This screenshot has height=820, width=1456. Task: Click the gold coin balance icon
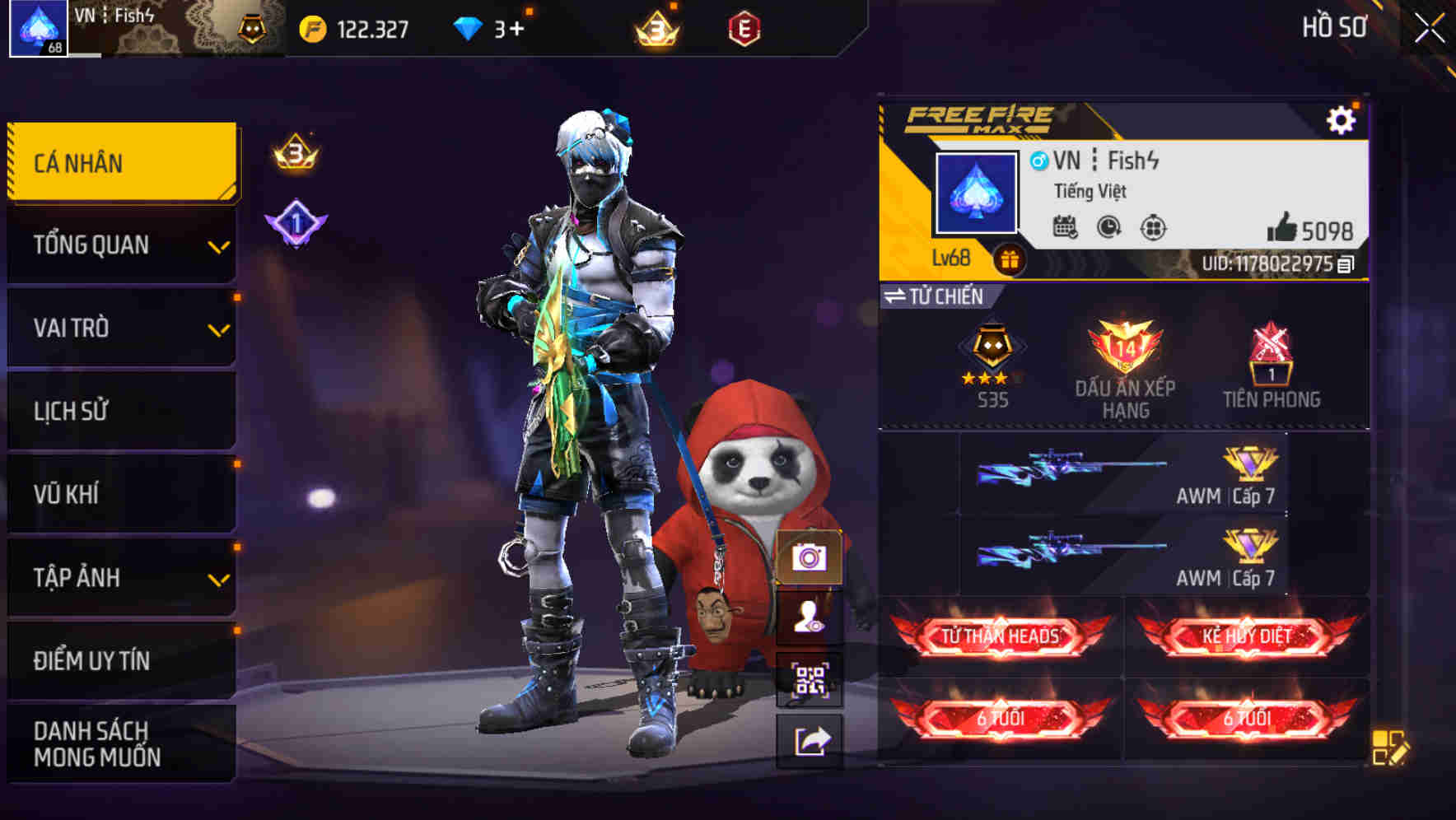[313, 27]
